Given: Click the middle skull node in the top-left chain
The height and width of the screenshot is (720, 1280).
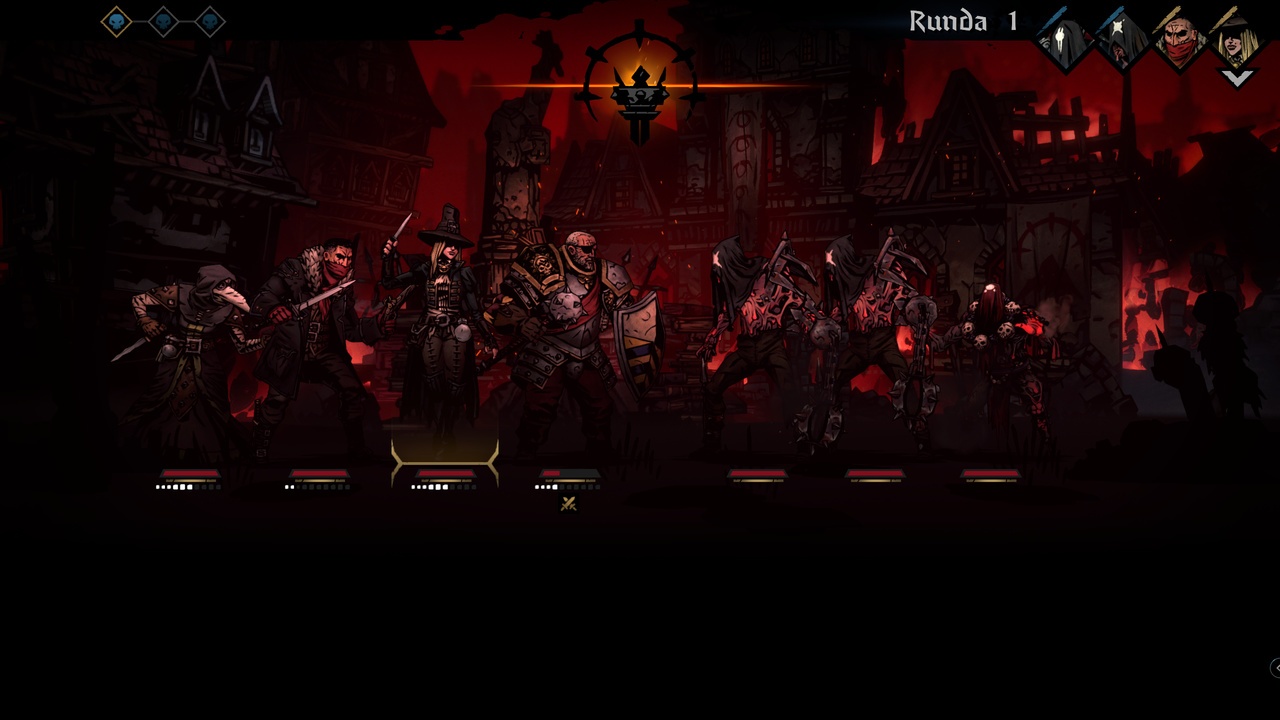Looking at the screenshot, I should pos(163,22).
